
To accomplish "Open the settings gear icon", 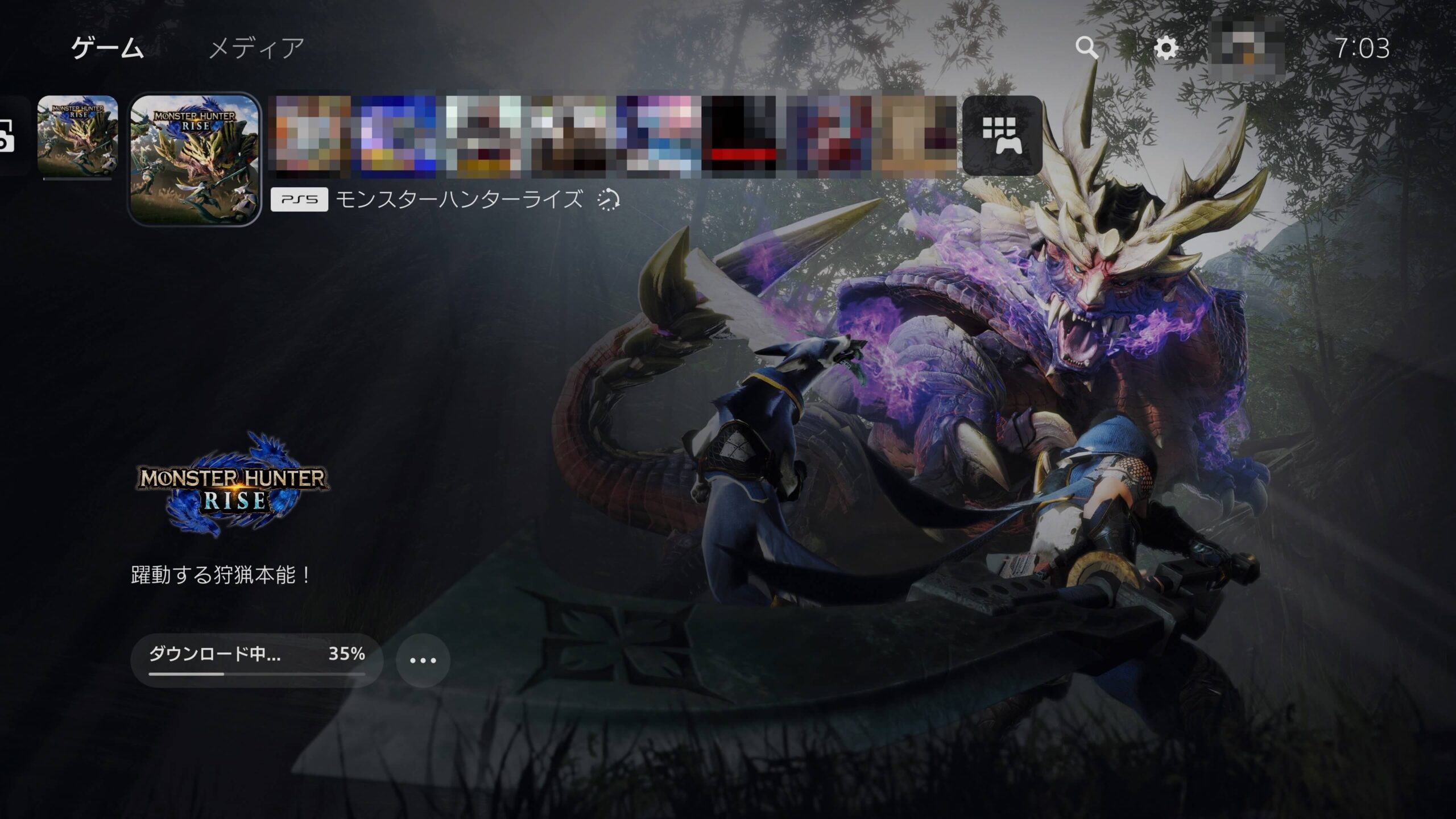I will [x=1166, y=48].
